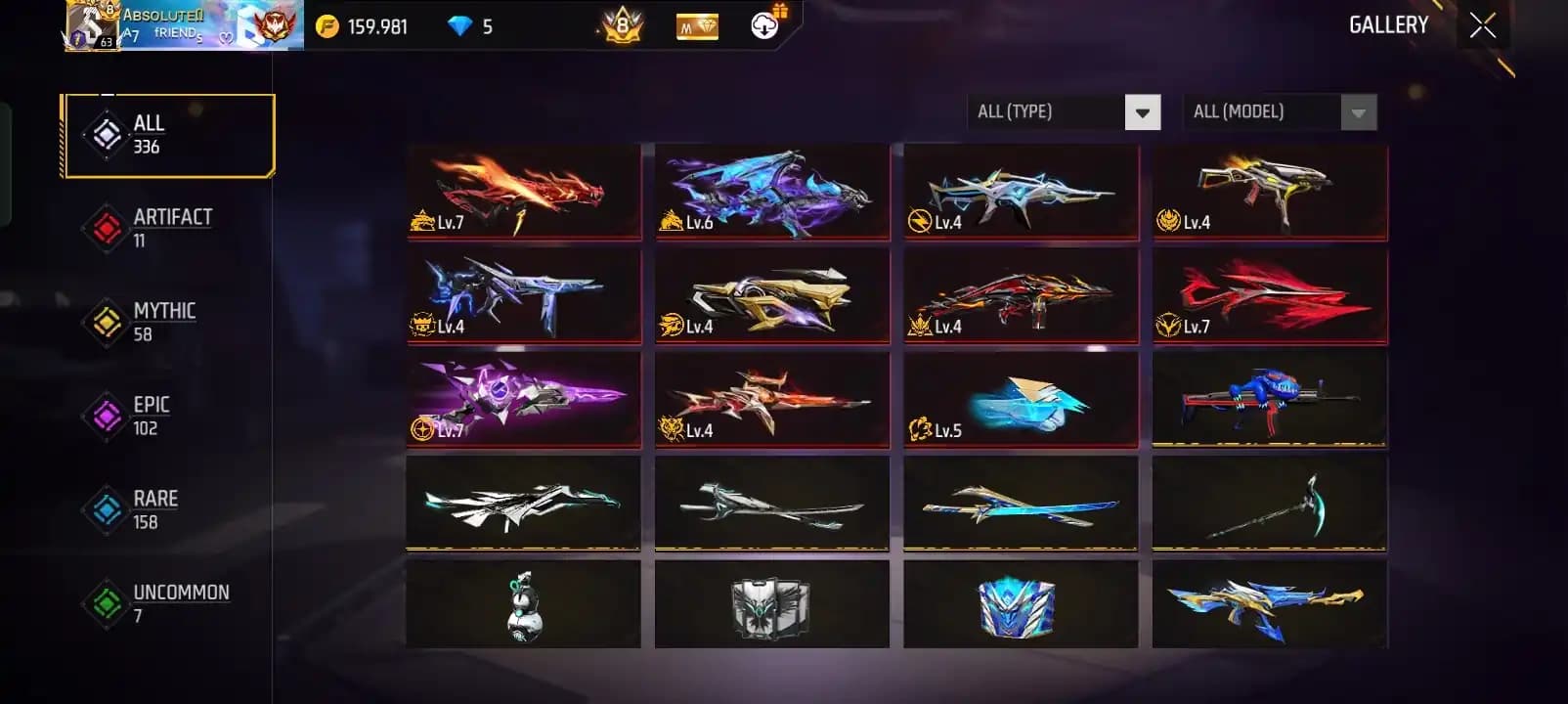
Task: Click the GALLERY header label
Action: (x=1387, y=24)
